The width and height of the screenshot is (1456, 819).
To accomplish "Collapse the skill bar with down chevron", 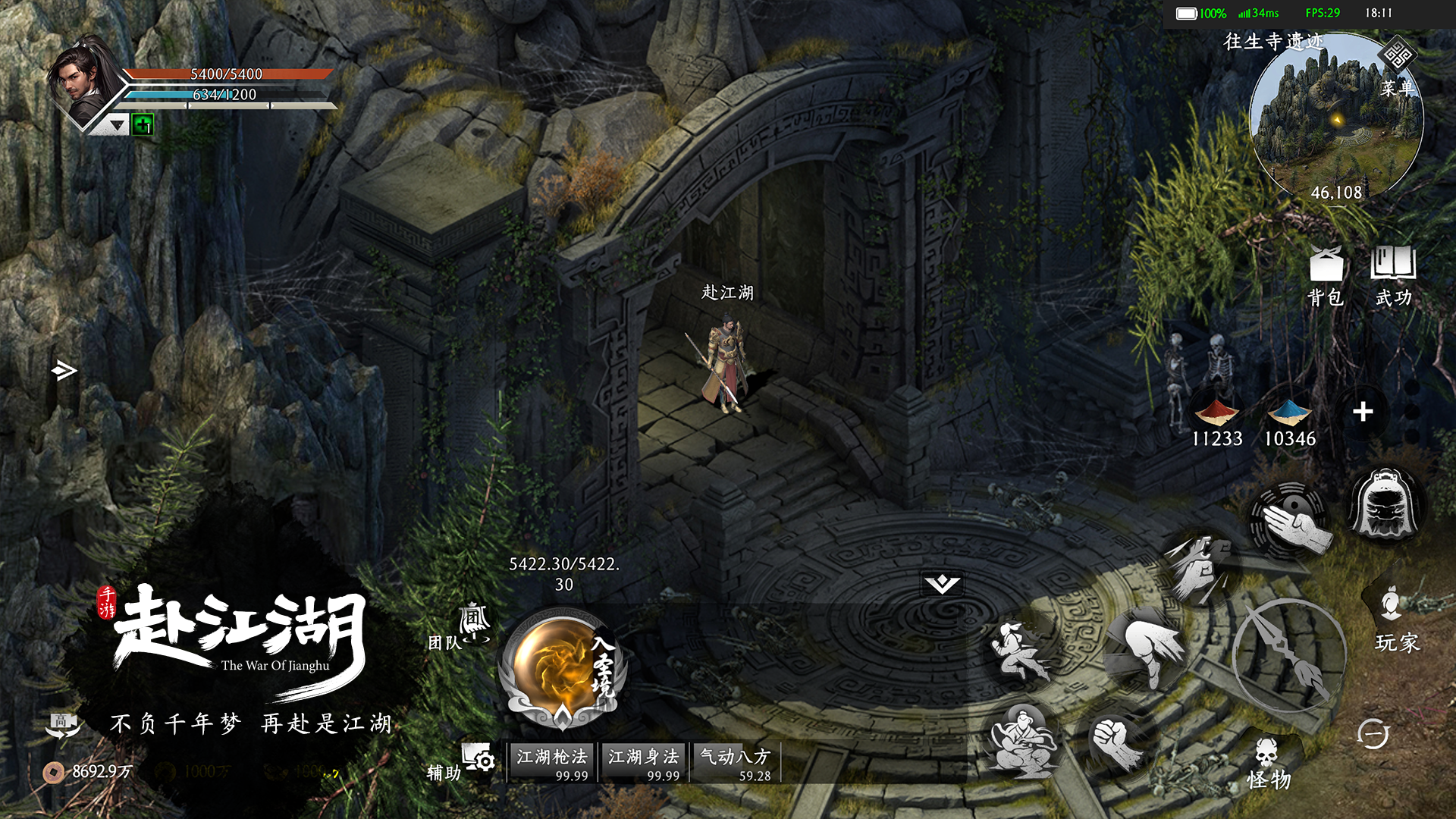I will point(942,583).
